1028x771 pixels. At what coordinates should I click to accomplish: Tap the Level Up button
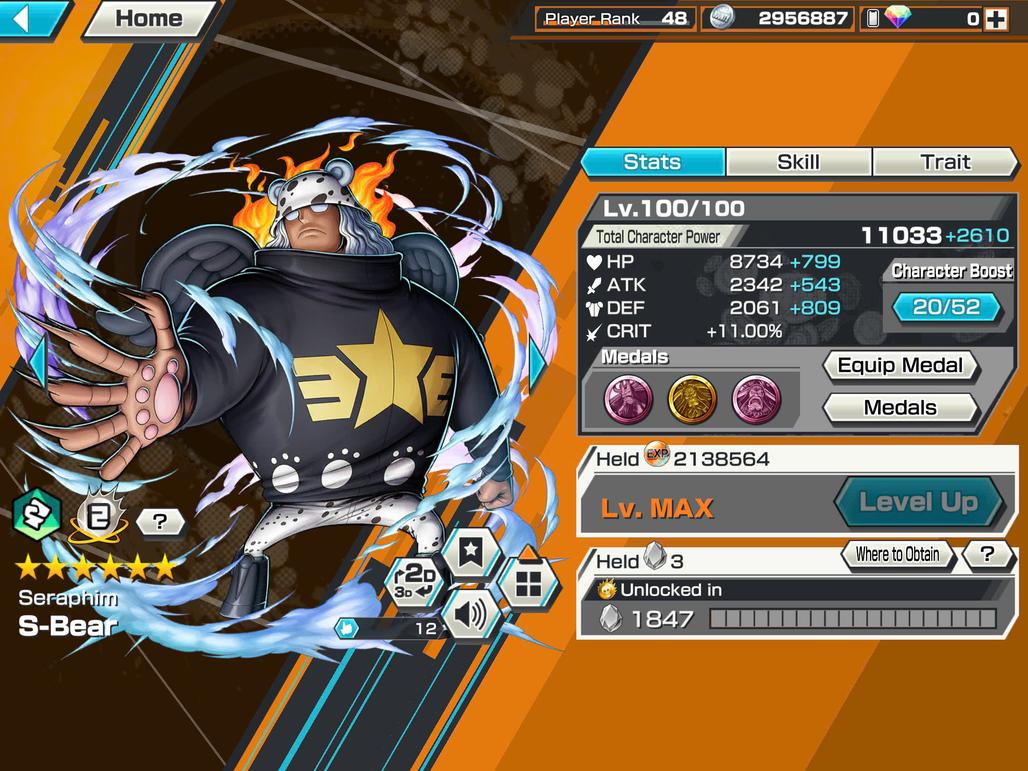918,502
